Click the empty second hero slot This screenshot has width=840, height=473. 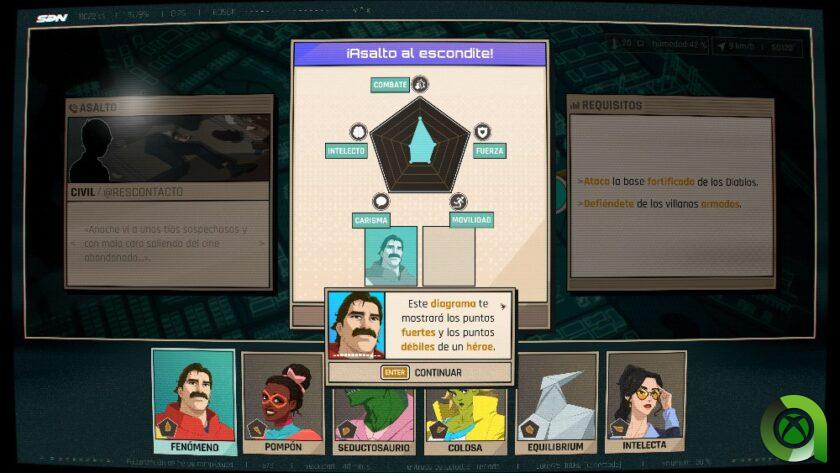pyautogui.click(x=448, y=256)
